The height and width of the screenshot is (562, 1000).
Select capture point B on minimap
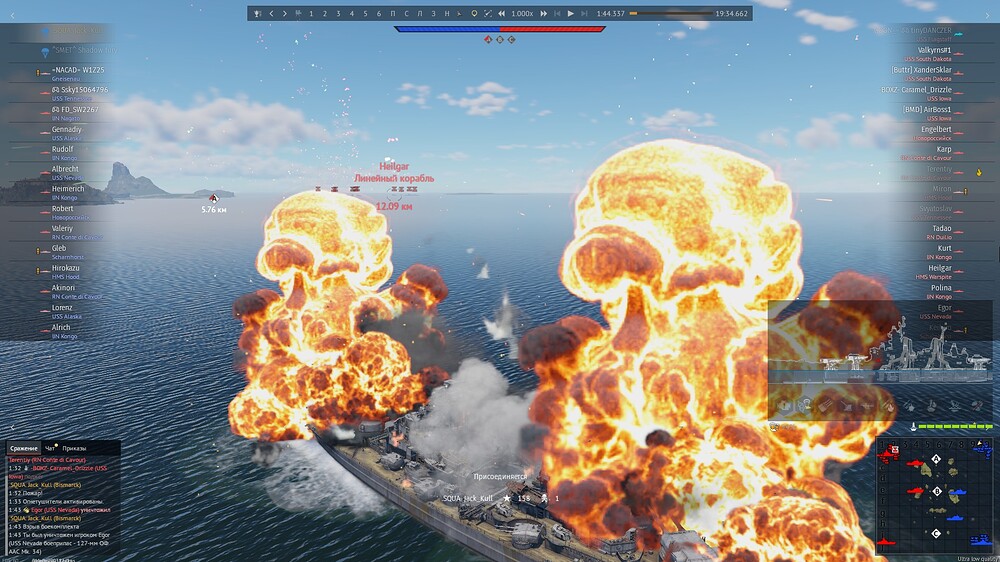click(x=936, y=491)
